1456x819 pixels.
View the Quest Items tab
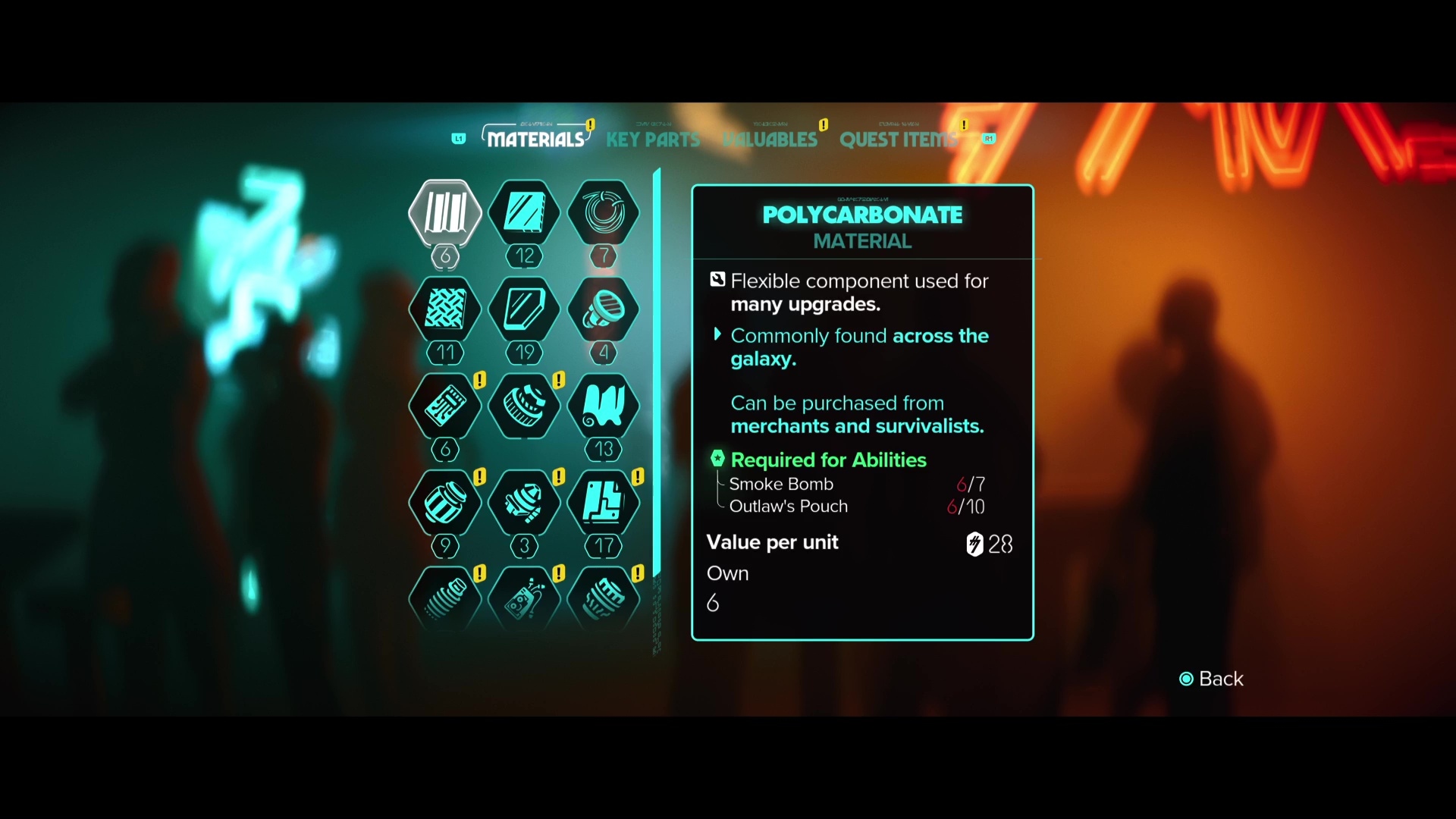tap(899, 140)
